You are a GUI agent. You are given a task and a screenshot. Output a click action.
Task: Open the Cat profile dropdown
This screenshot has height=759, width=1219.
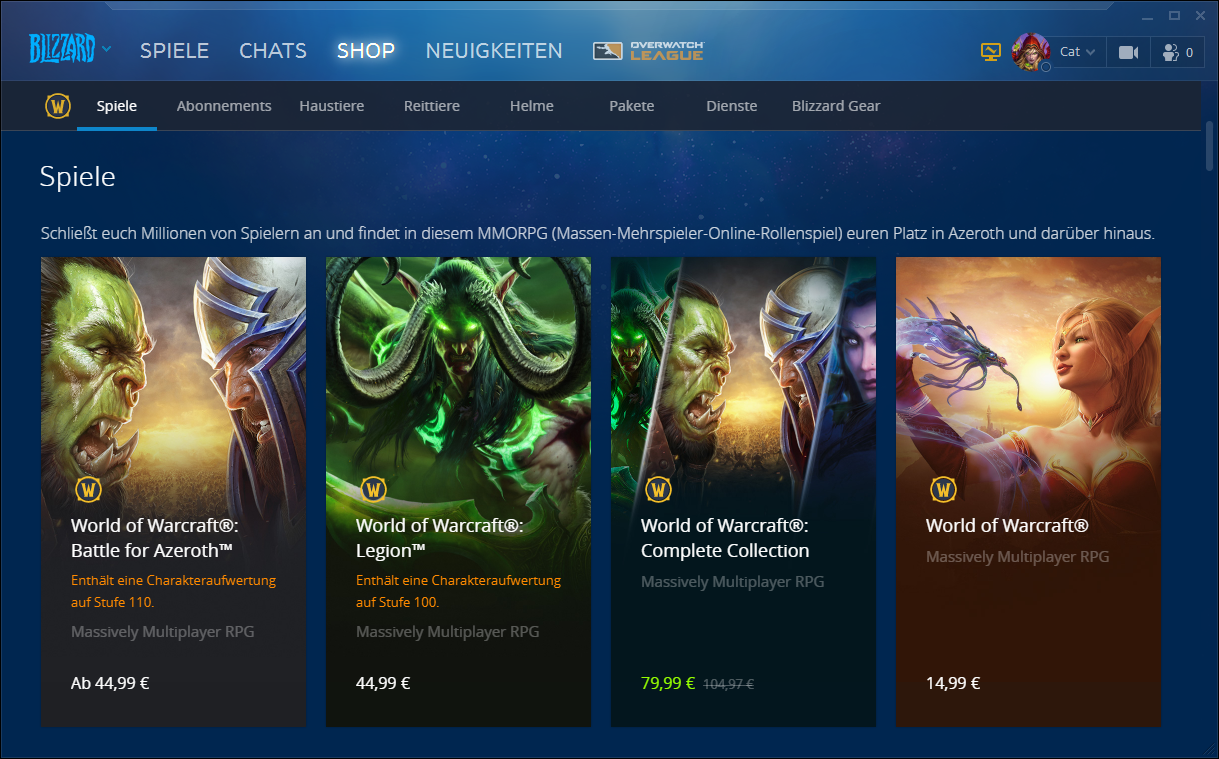1076,52
